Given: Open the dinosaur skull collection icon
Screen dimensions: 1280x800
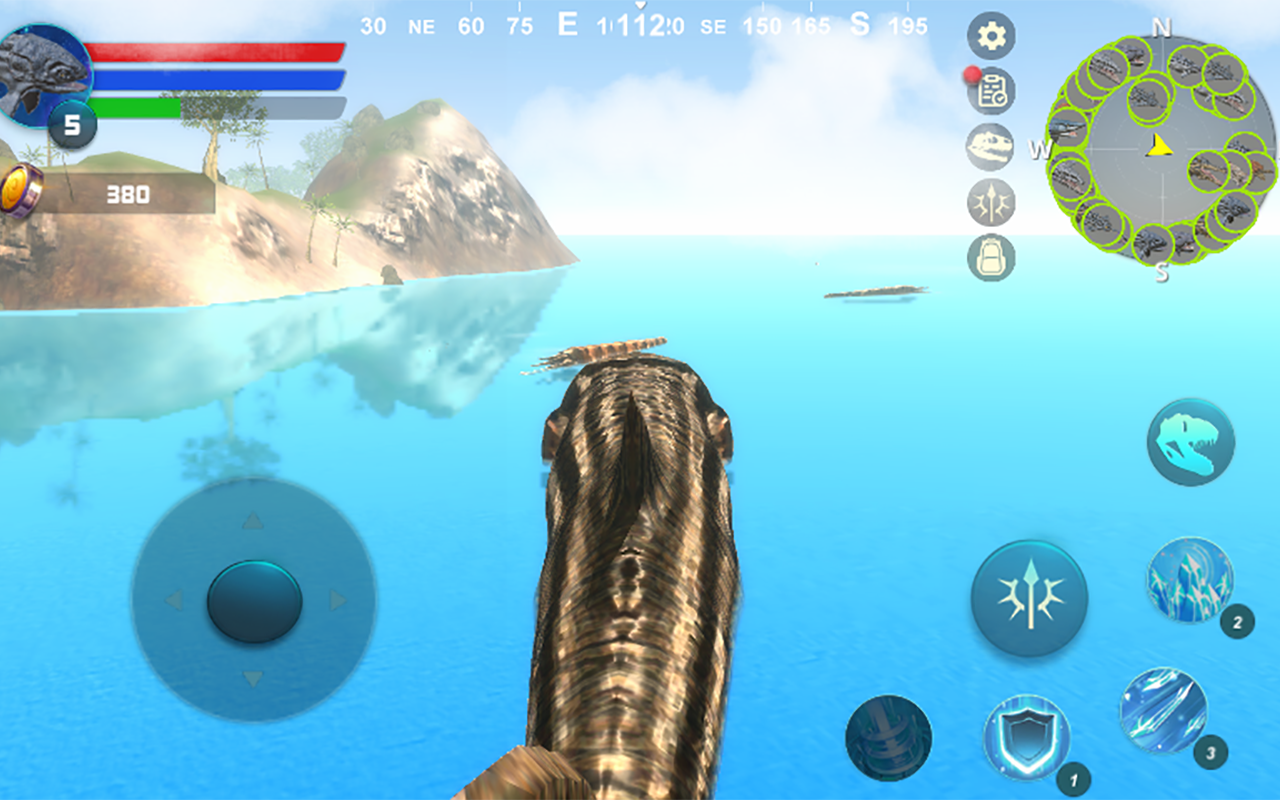Looking at the screenshot, I should coord(991,147).
